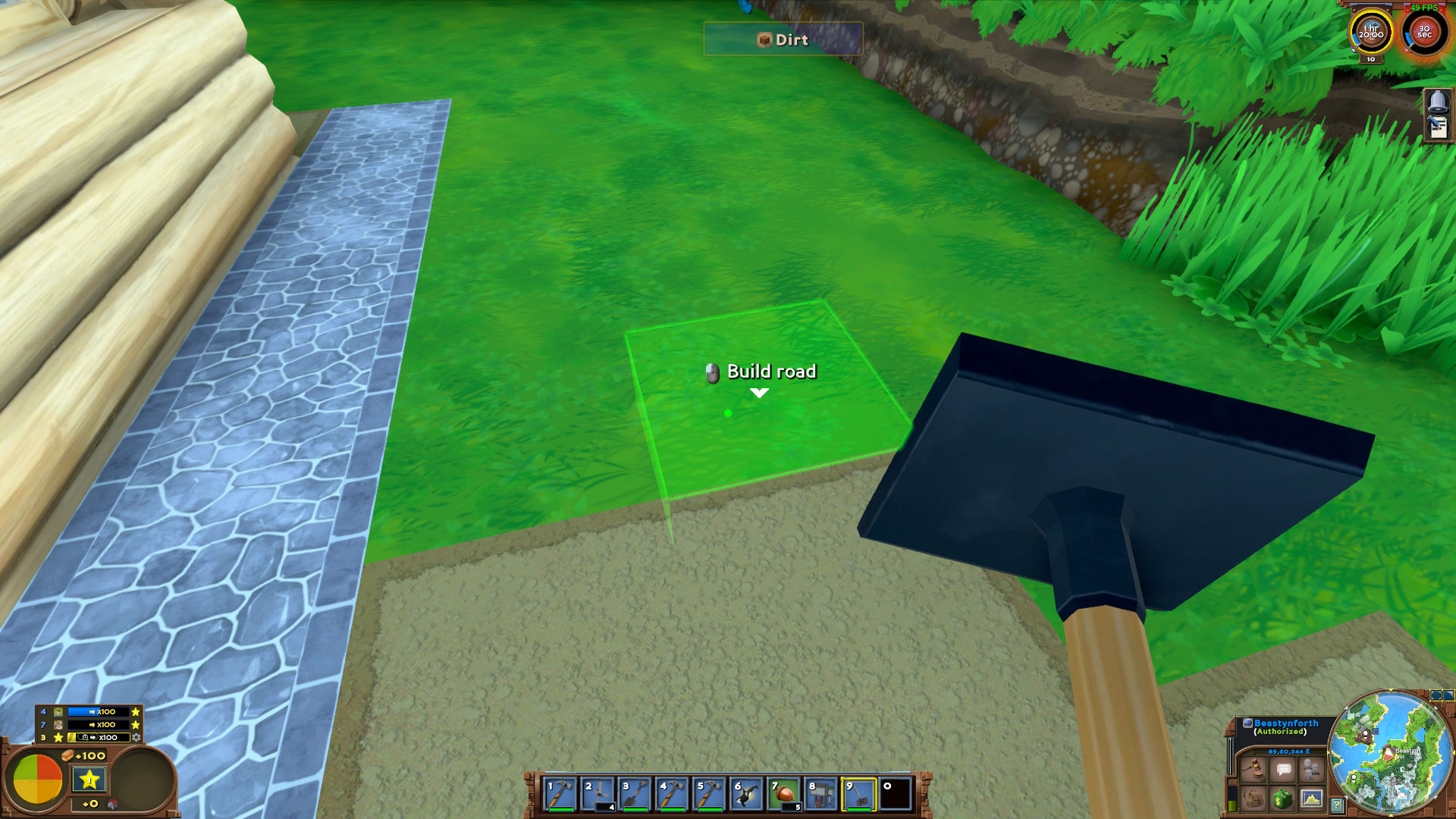Viewport: 1456px width, 819px height.
Task: Open the Beastynforth minimap globe
Action: coord(1247,723)
